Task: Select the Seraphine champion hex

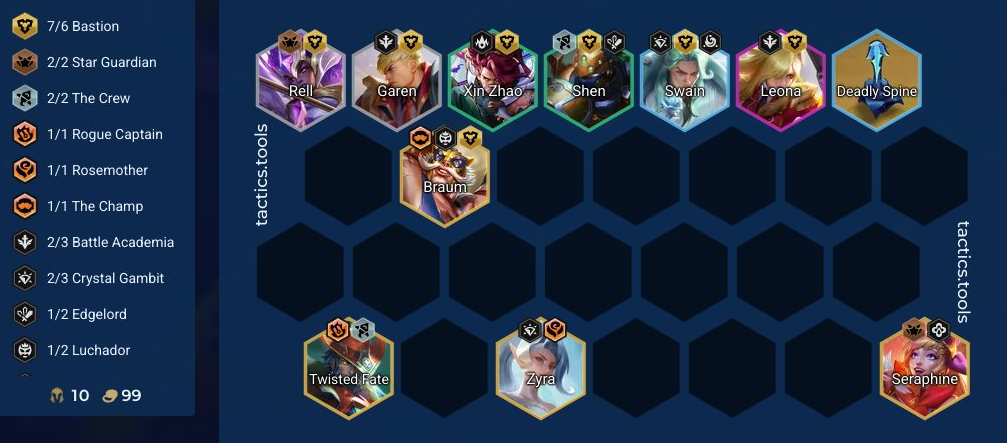Action: pyautogui.click(x=925, y=370)
